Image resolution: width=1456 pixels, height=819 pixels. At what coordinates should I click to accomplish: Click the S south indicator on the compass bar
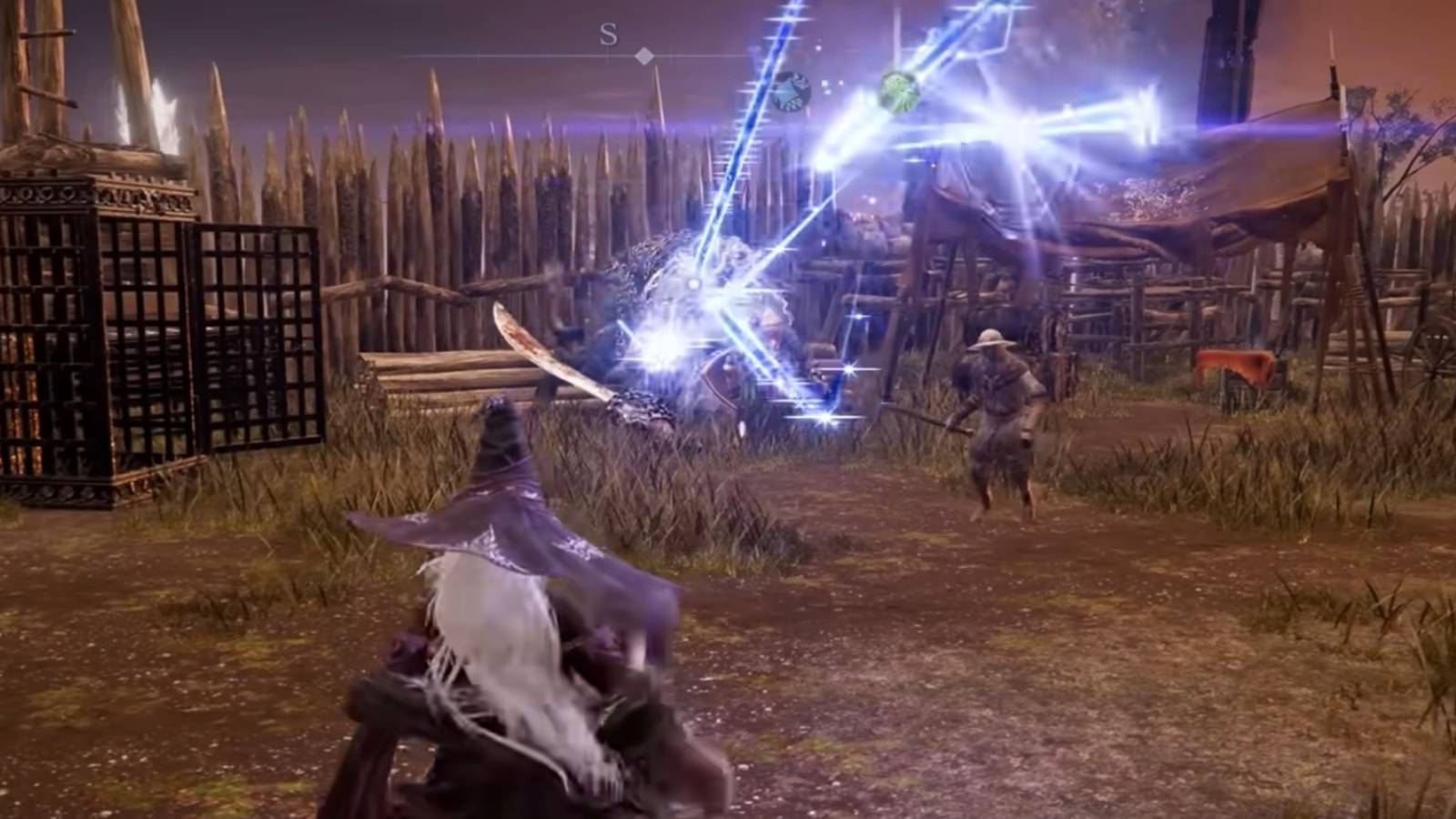click(606, 37)
